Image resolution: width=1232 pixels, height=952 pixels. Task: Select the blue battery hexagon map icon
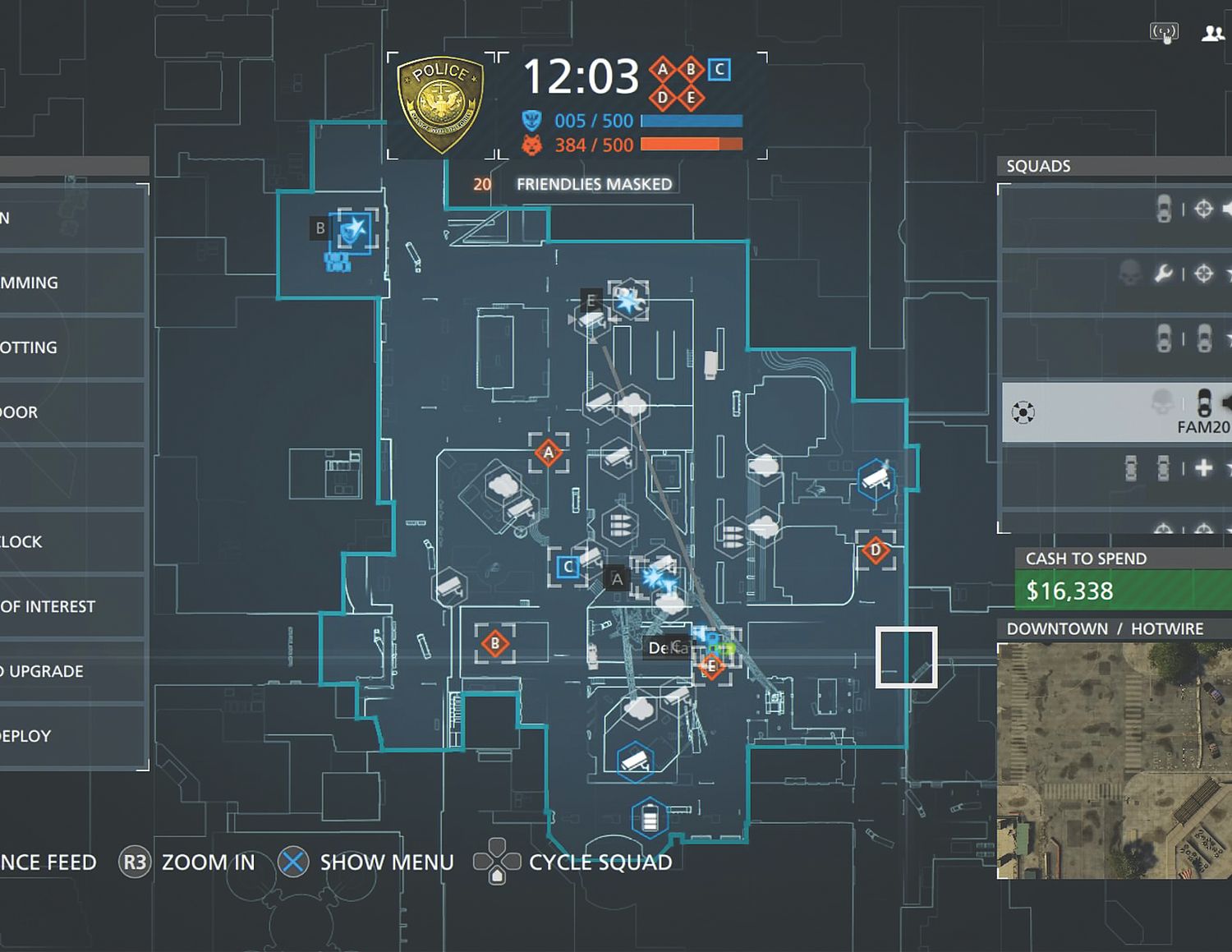(650, 819)
